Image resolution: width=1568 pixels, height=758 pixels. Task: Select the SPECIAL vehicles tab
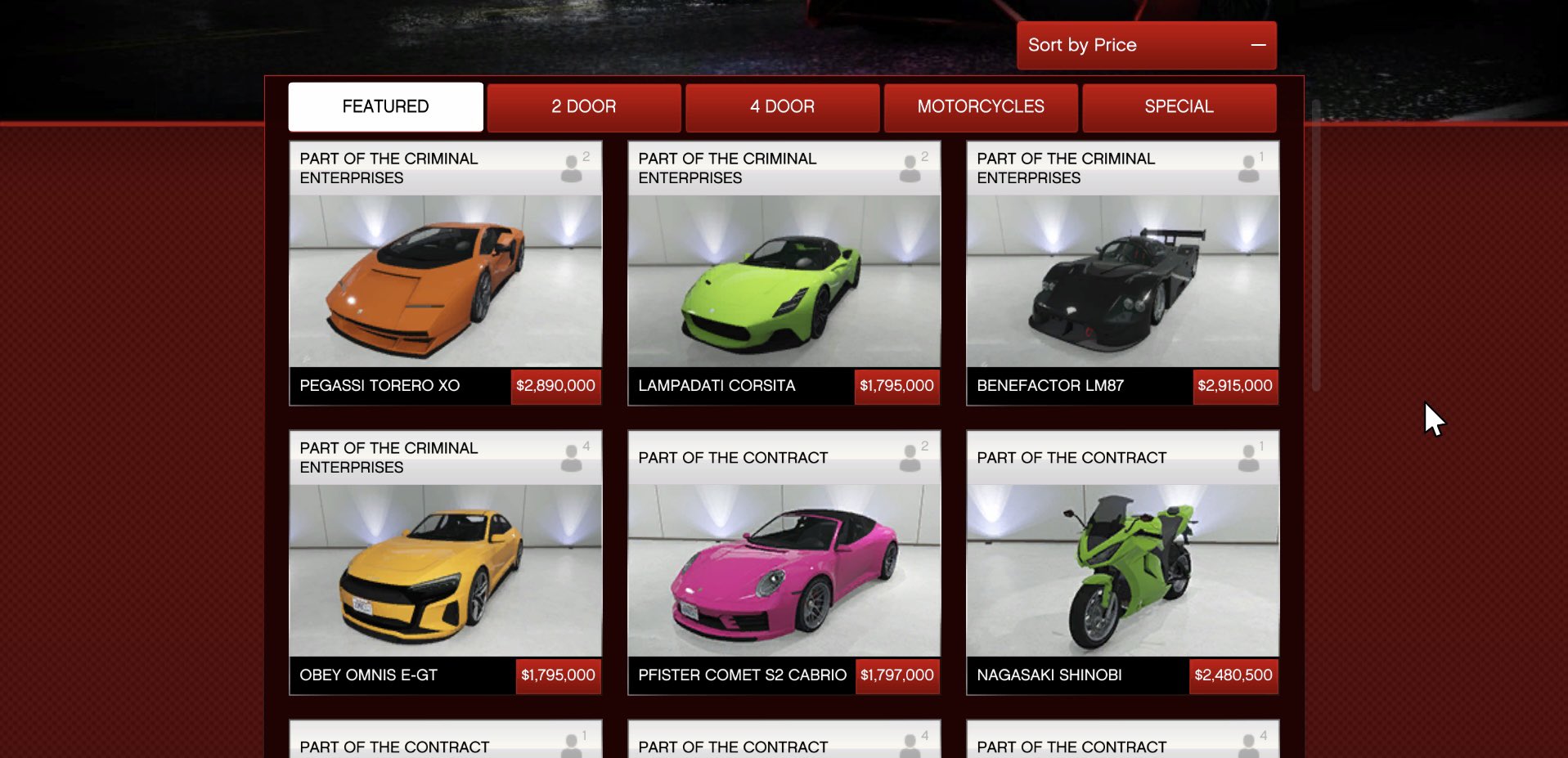(1179, 107)
